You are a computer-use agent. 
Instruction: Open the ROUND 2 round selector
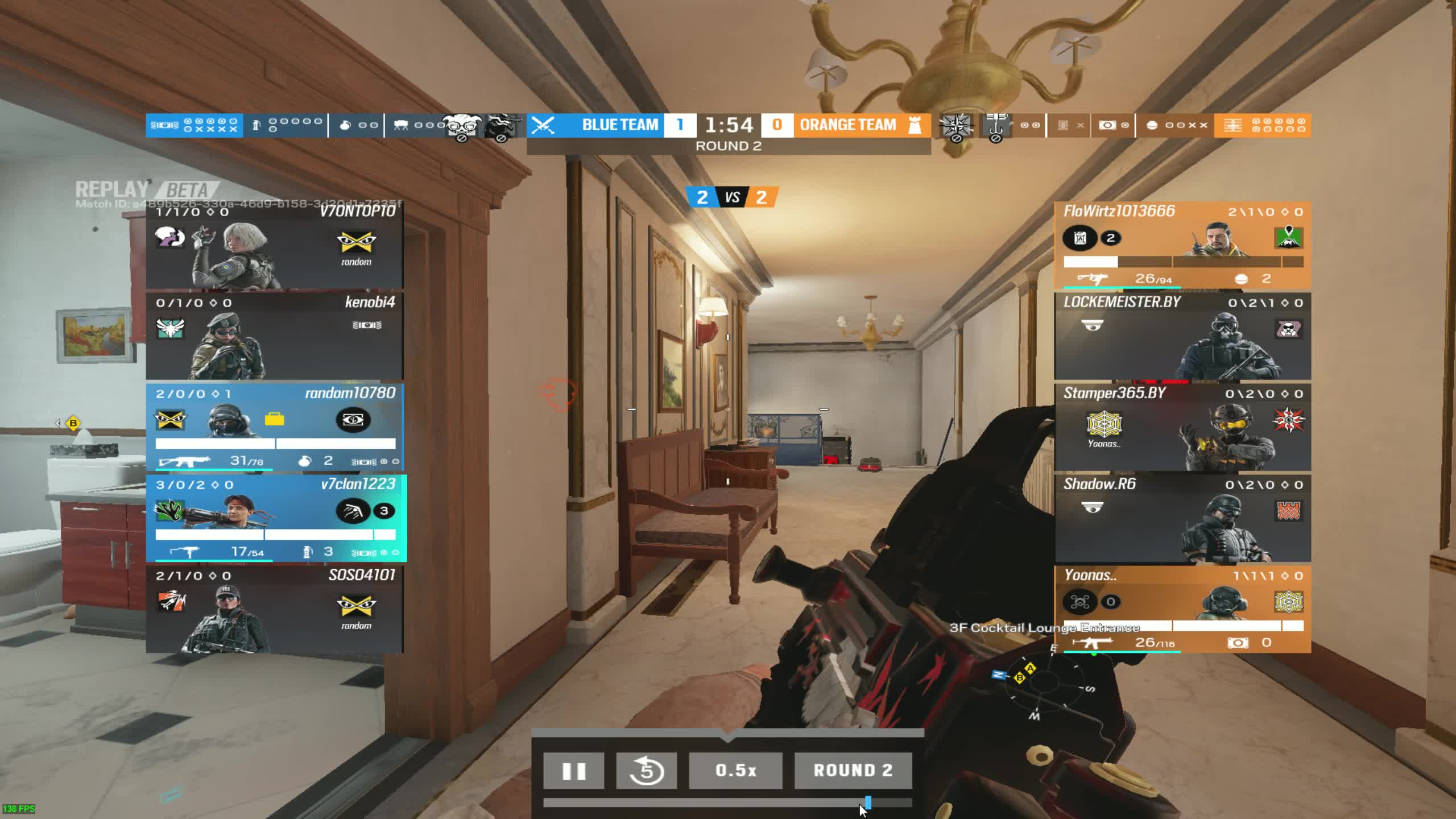point(854,771)
